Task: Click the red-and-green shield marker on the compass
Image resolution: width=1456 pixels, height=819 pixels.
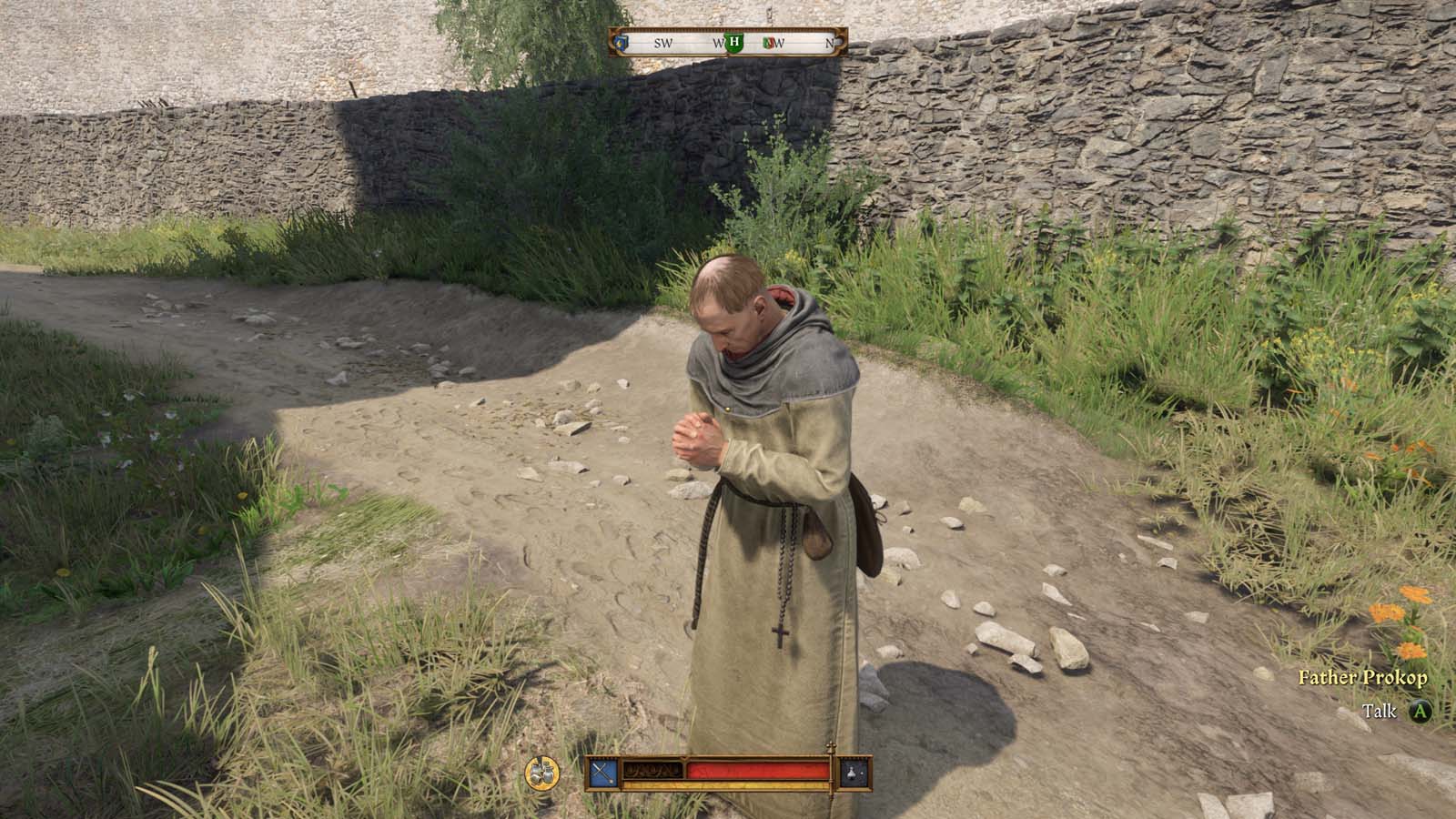Action: pos(769,42)
